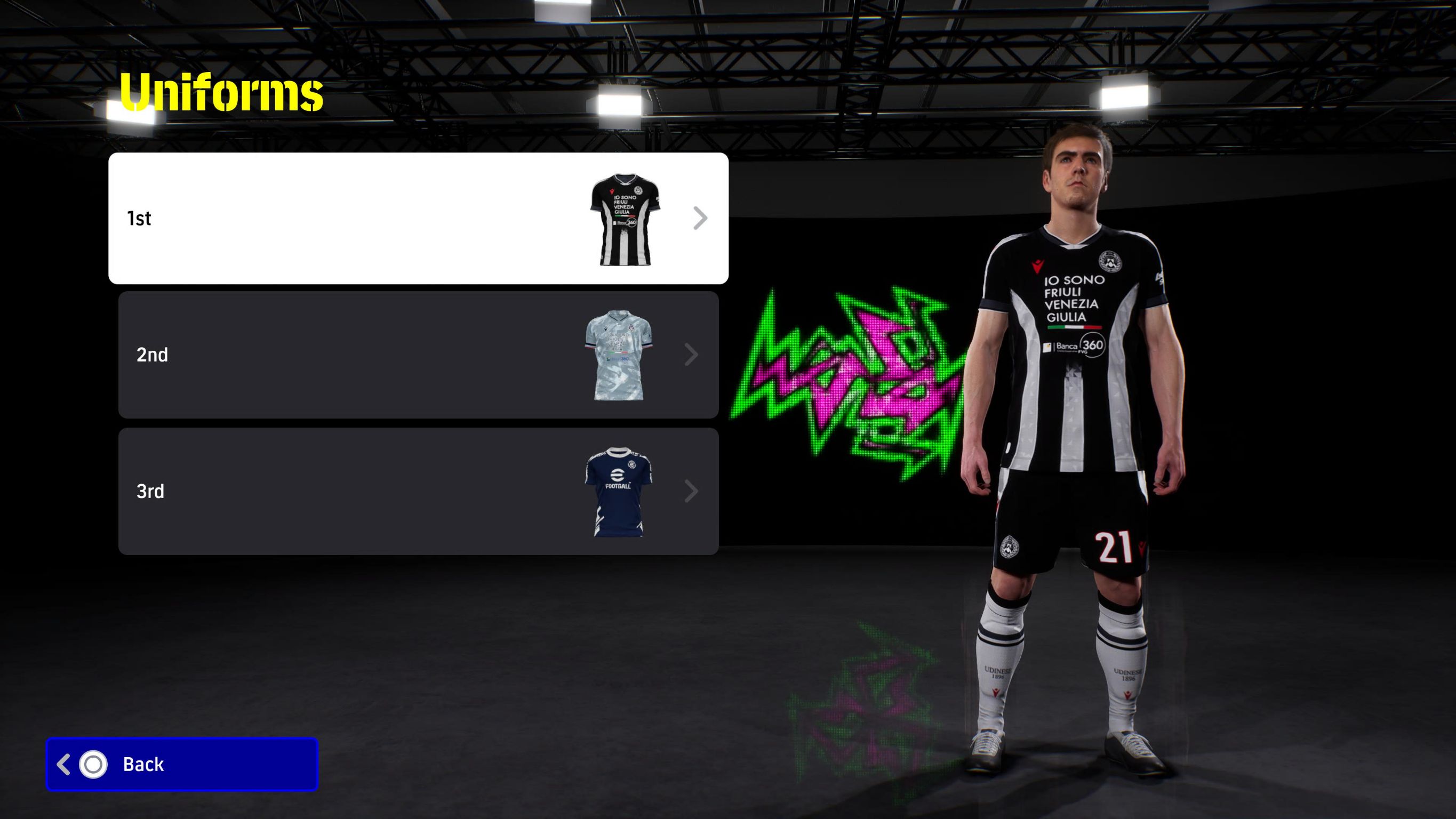The width and height of the screenshot is (1456, 819).
Task: Go back with the Back button
Action: [x=182, y=764]
